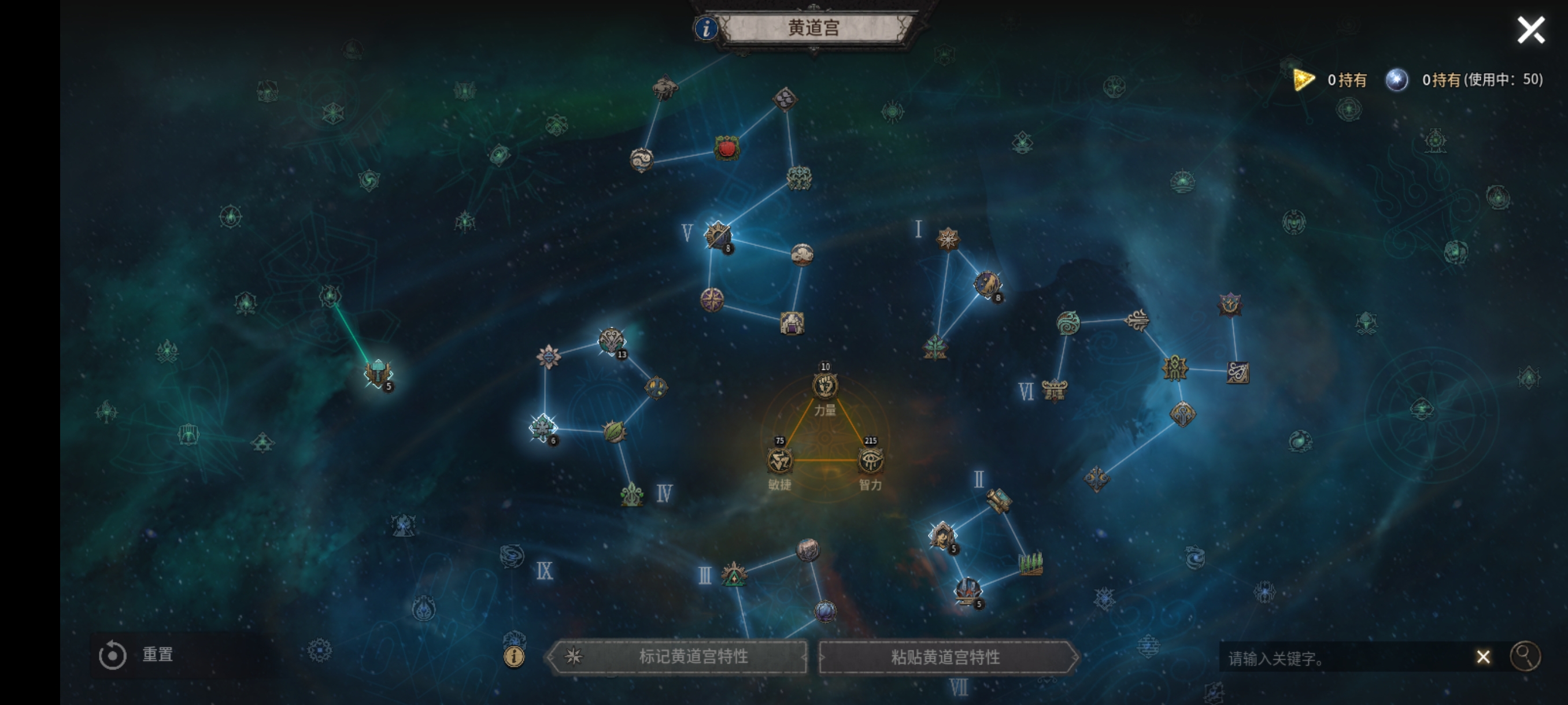
Task: Select the 敏捷 agility attribute node
Action: (x=779, y=461)
